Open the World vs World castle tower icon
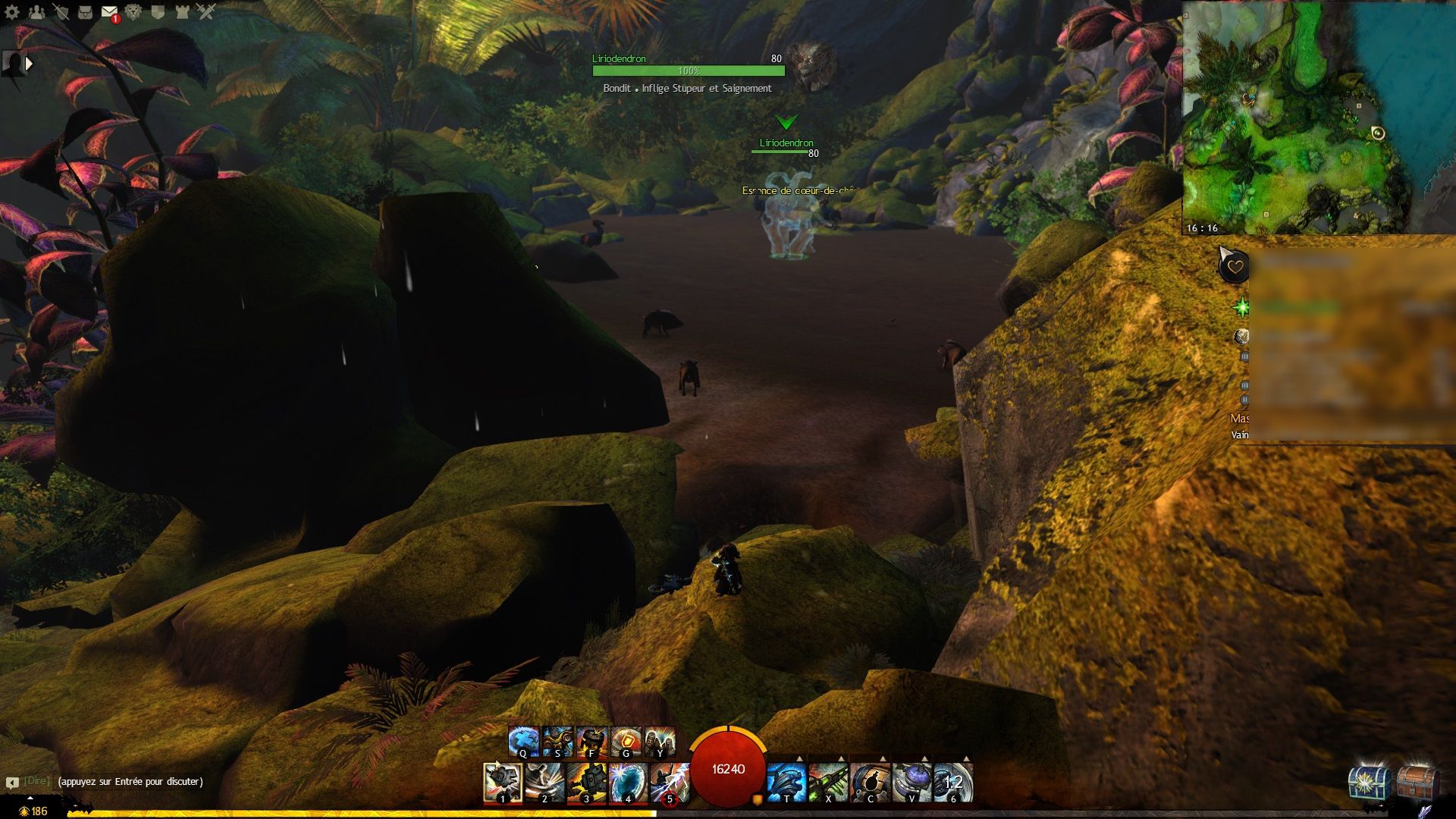The image size is (1456, 819). click(x=182, y=11)
